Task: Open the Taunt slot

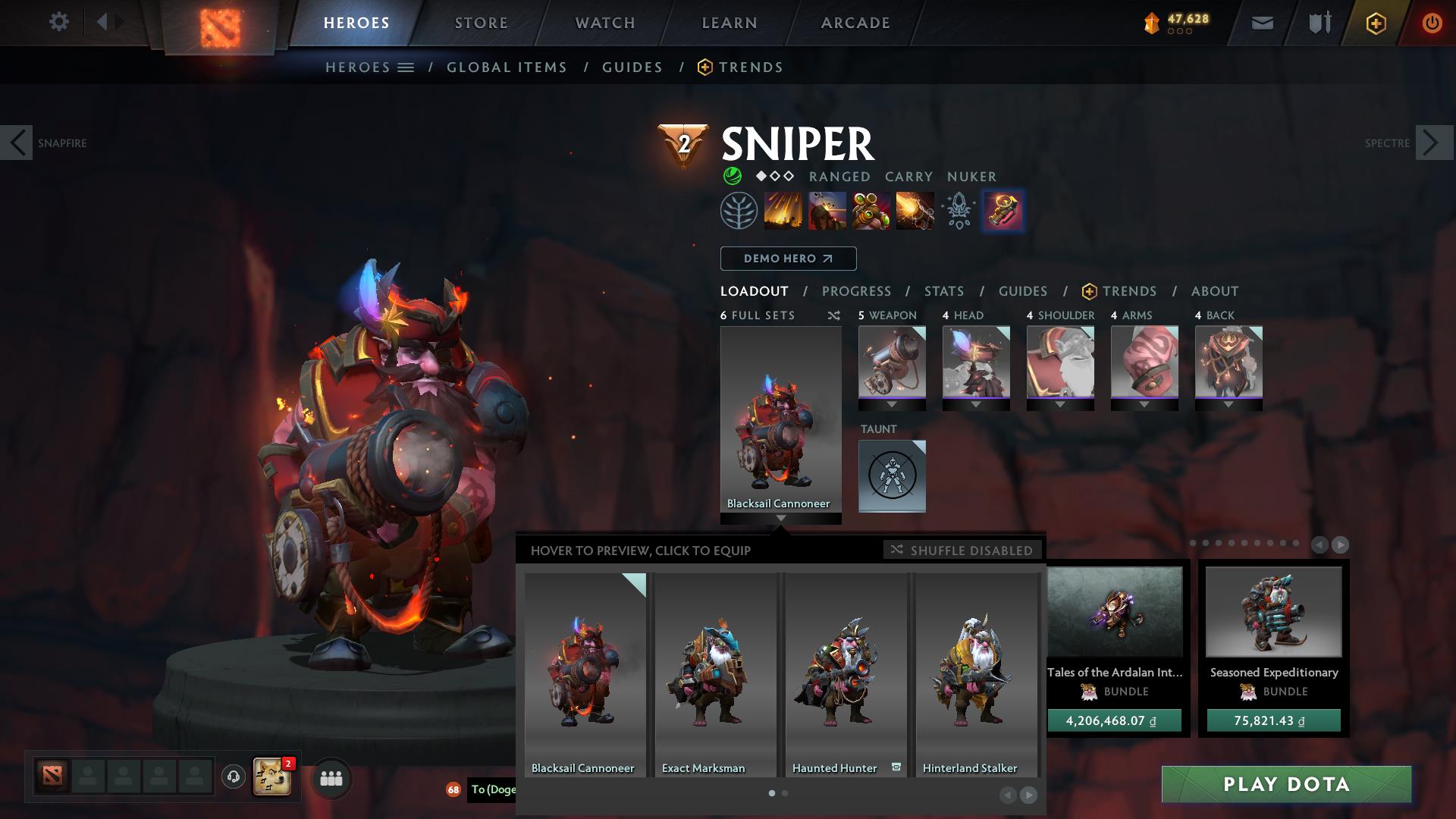Action: [x=892, y=476]
